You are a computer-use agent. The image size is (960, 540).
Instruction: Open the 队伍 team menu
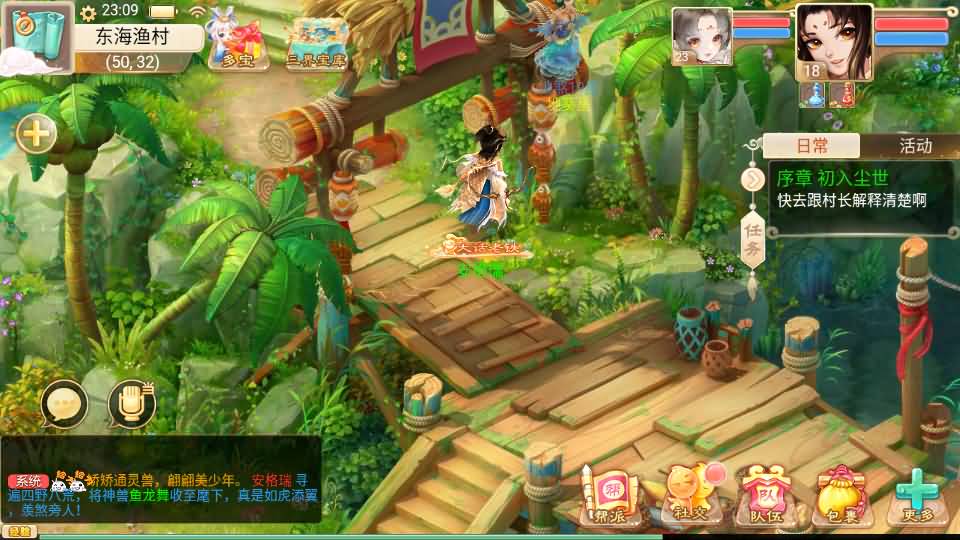coord(764,495)
